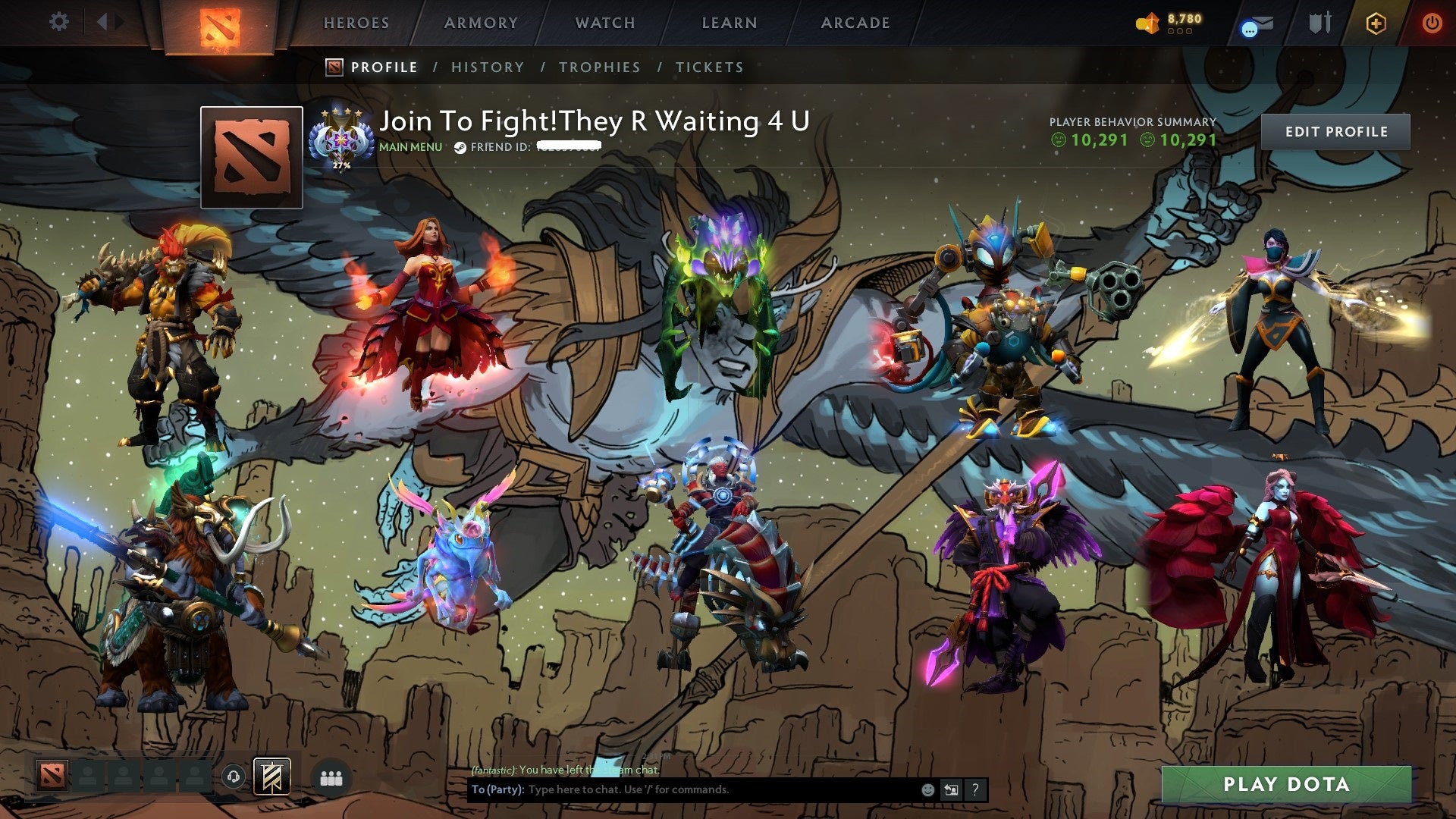Screen dimensions: 1456x819
Task: Open messages via the envelope icon
Action: [x=1259, y=23]
